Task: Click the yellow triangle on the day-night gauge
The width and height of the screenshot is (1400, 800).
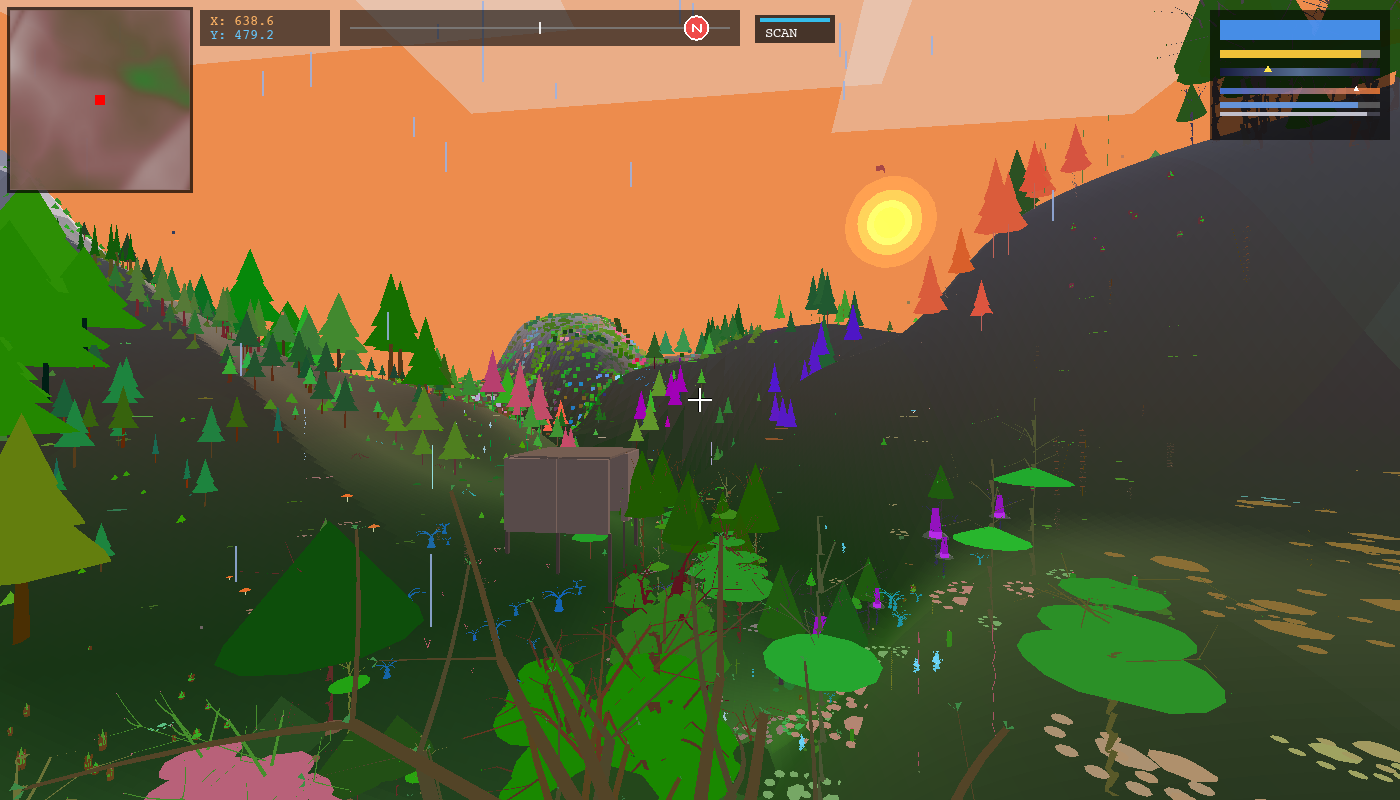Action: 1268,69
